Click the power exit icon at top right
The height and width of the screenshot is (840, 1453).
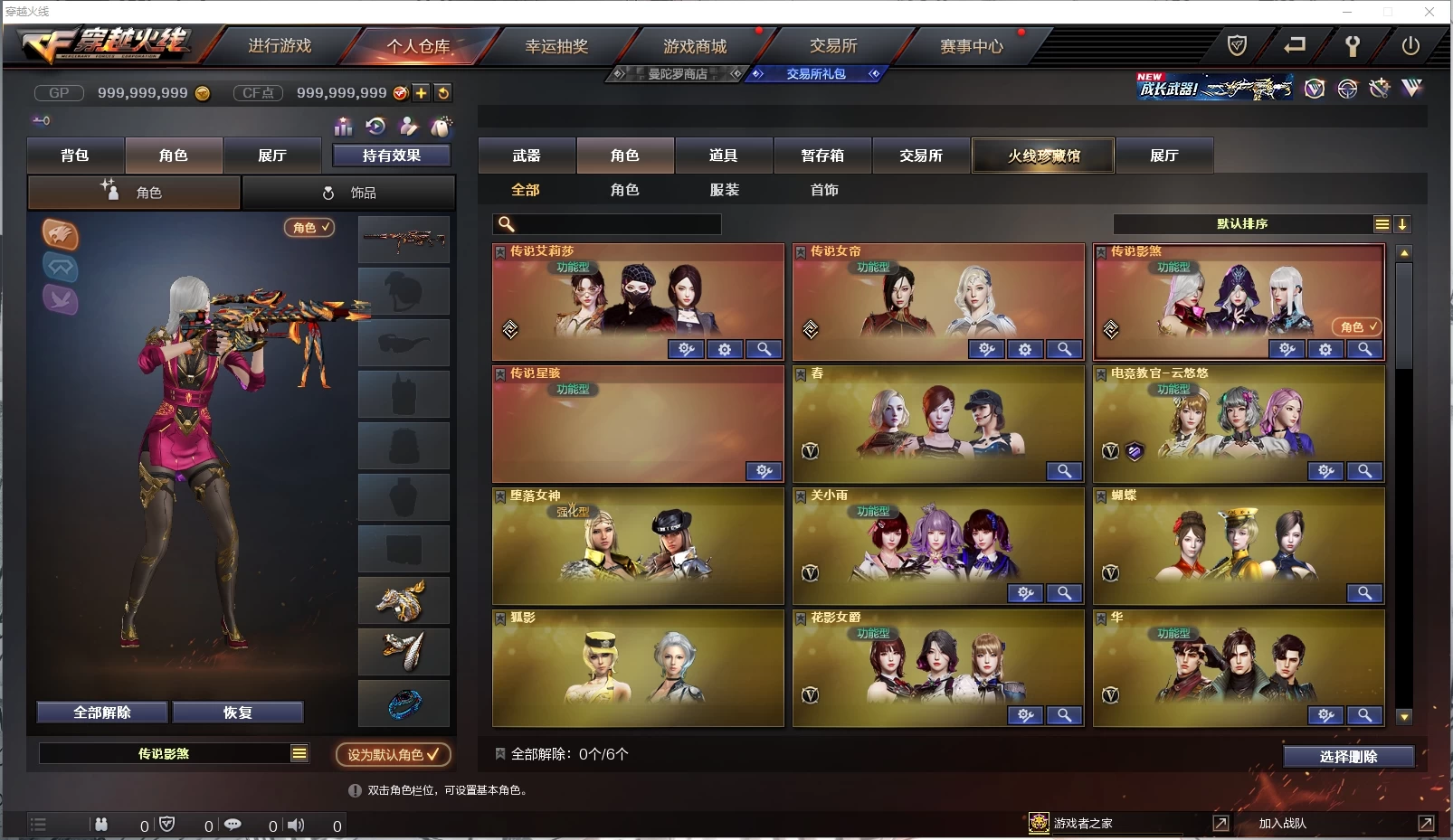(x=1410, y=45)
